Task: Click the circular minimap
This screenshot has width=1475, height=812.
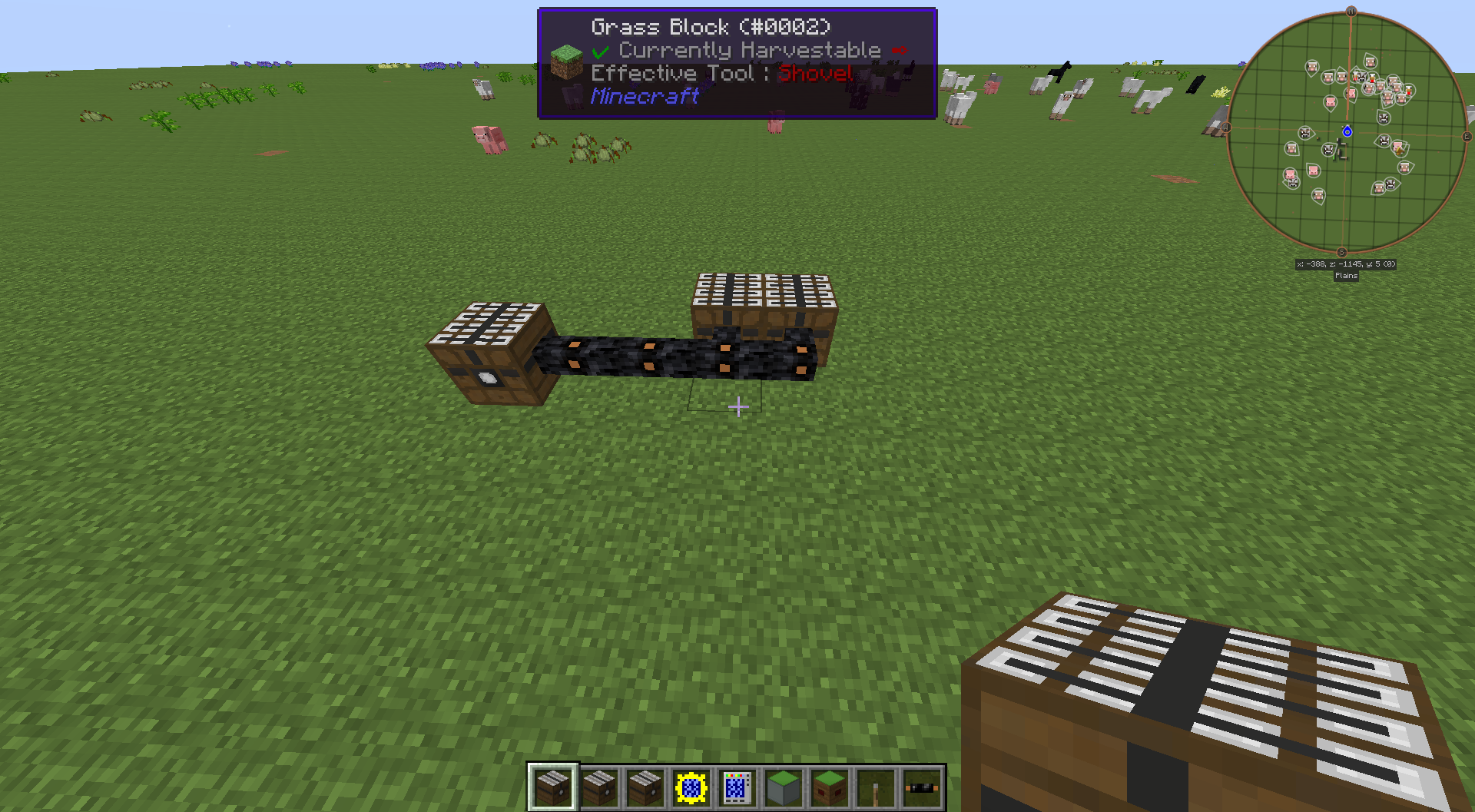Action: (1347, 133)
